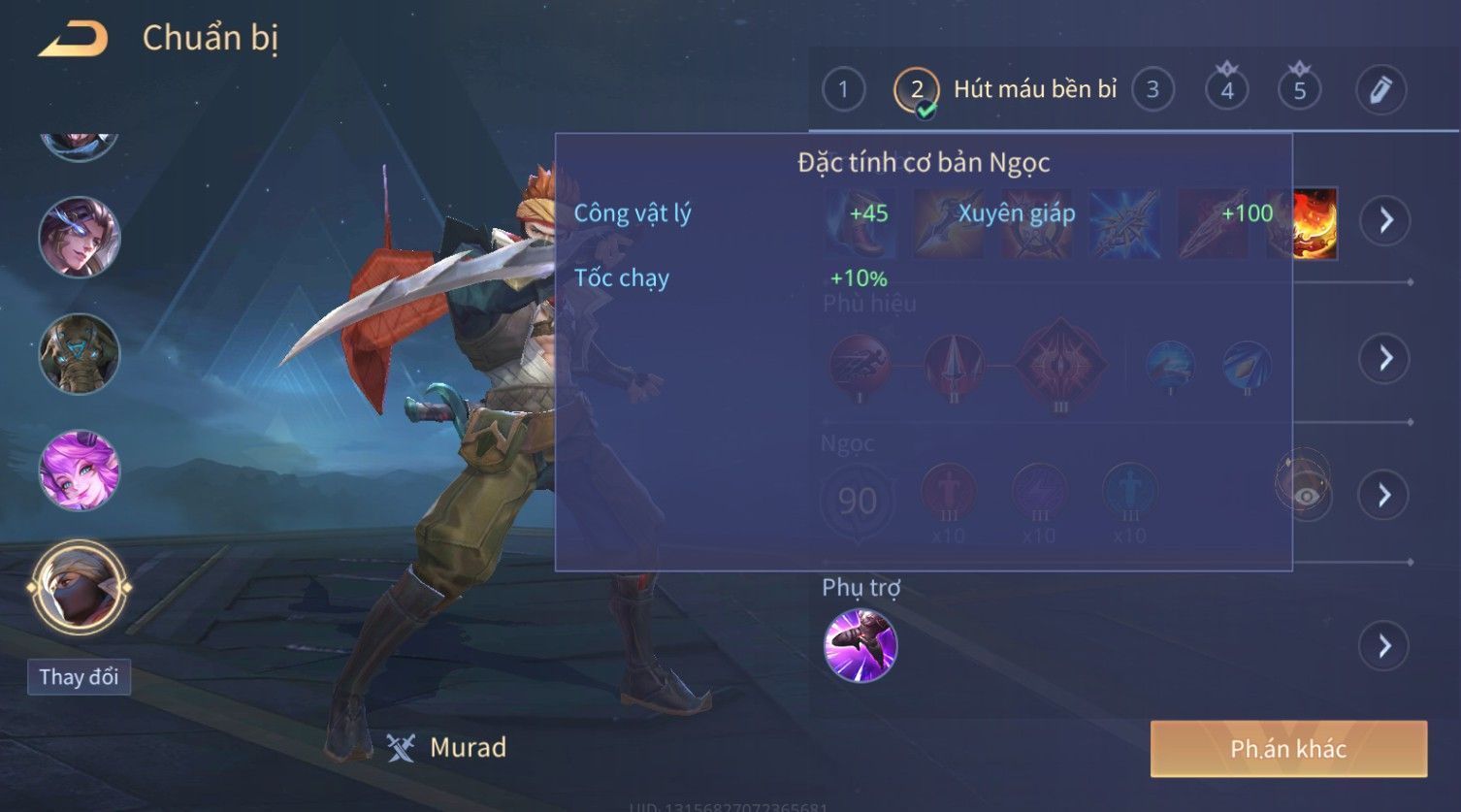Select the elephant-masked hero portrait

click(x=80, y=354)
